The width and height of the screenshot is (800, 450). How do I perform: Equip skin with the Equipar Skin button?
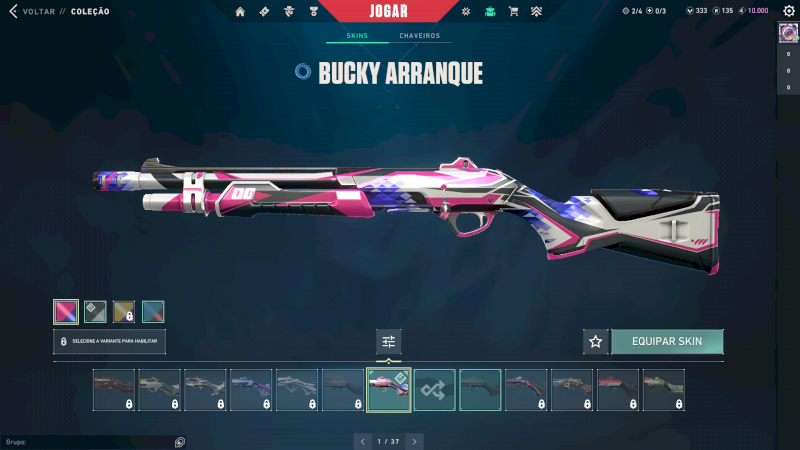pos(667,341)
